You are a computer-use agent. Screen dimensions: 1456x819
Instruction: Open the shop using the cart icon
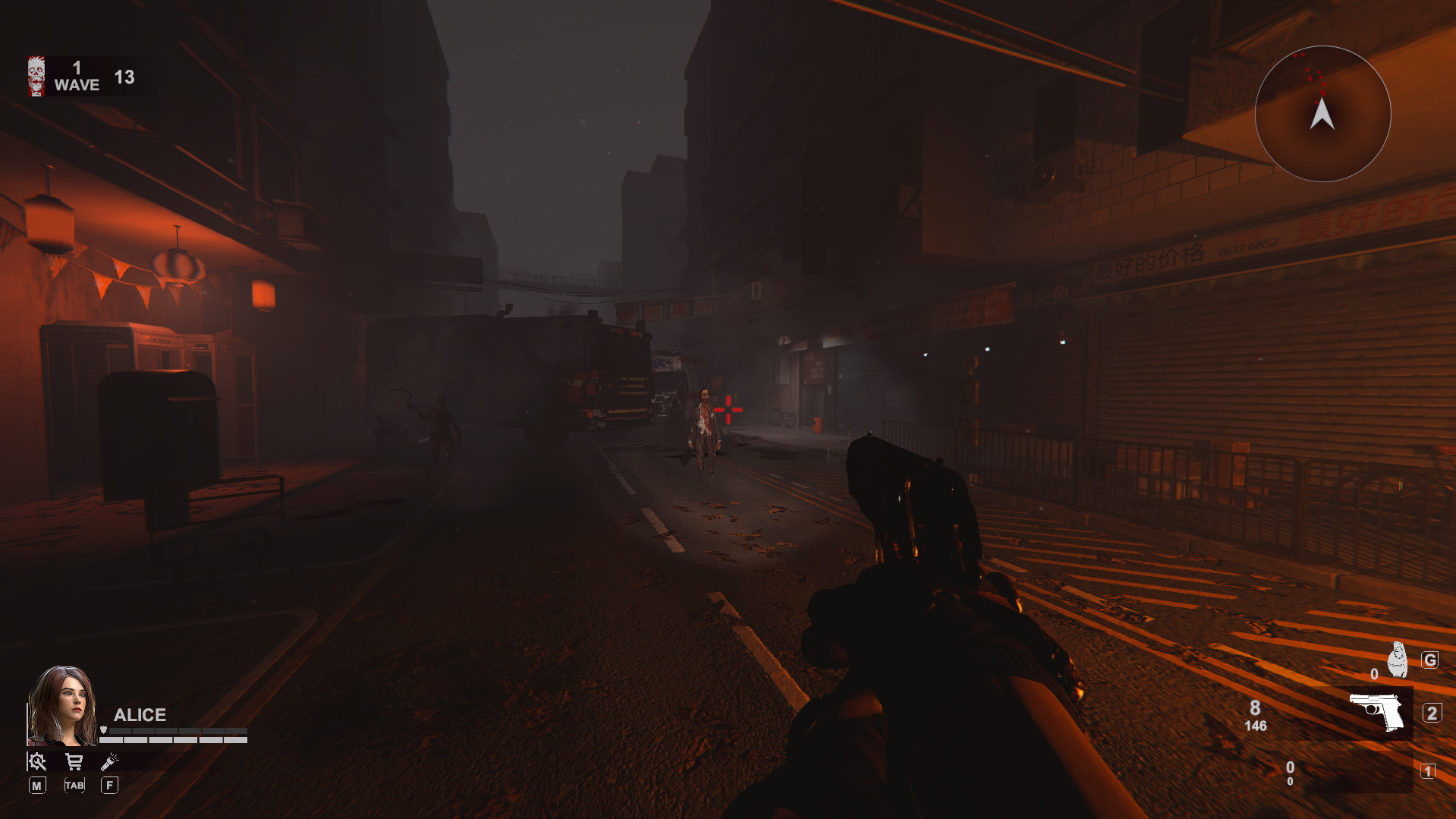pos(74,761)
